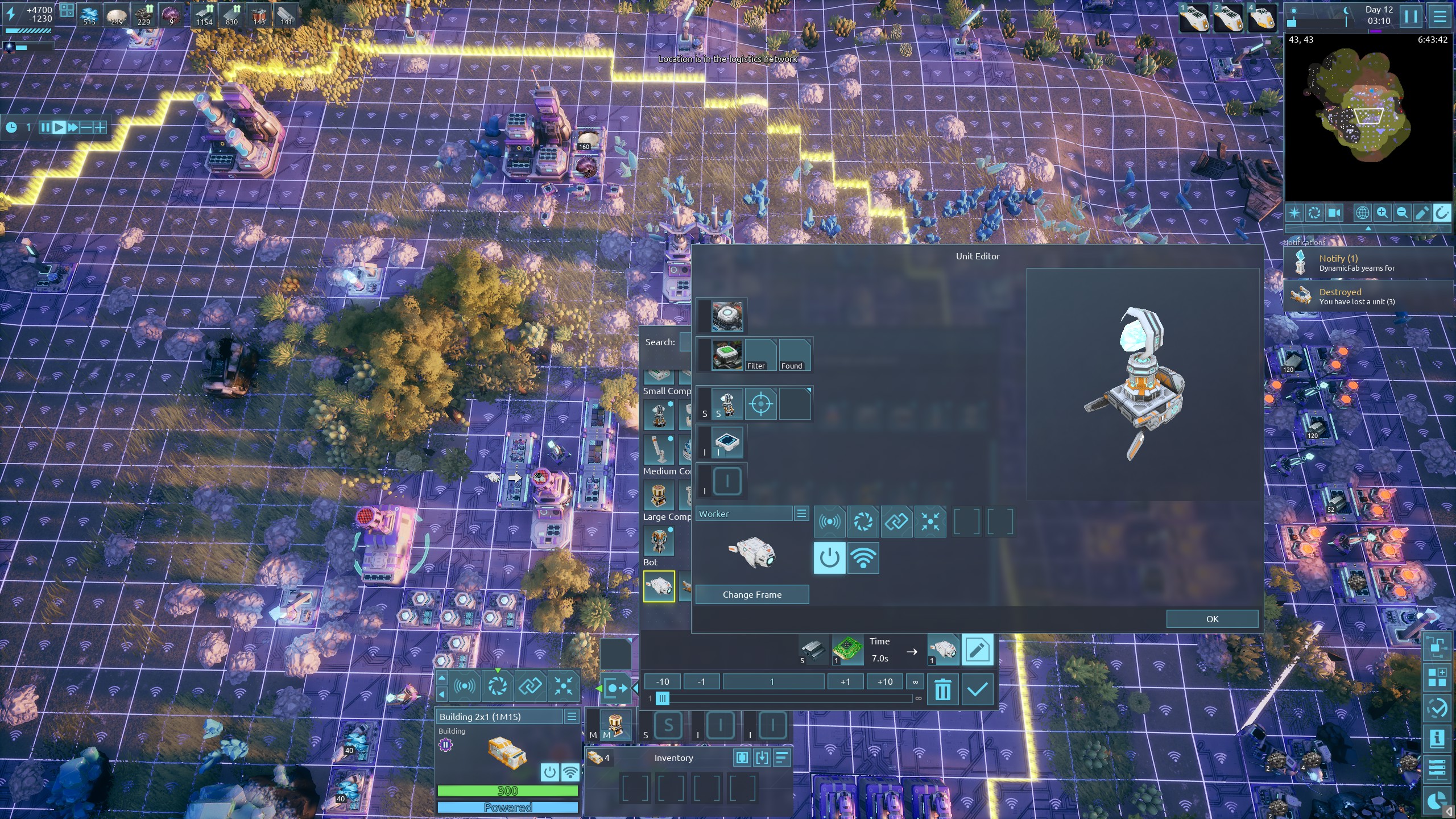The height and width of the screenshot is (819, 1456).
Task: Decrease quantity using the -10 button
Action: (663, 681)
